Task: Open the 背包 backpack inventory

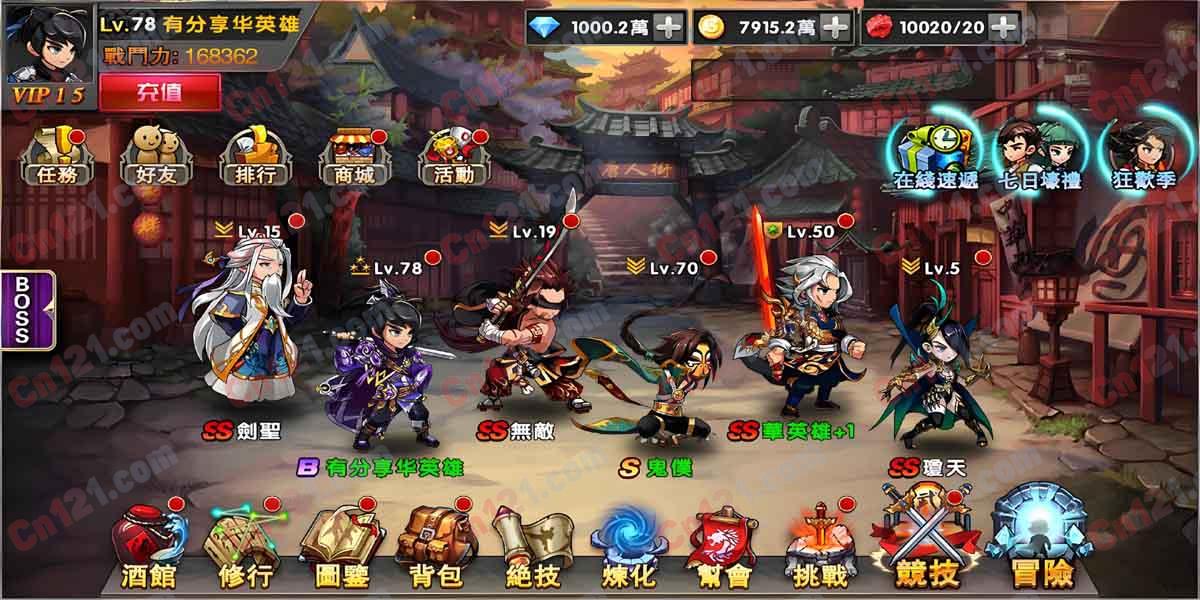Action: (435, 548)
